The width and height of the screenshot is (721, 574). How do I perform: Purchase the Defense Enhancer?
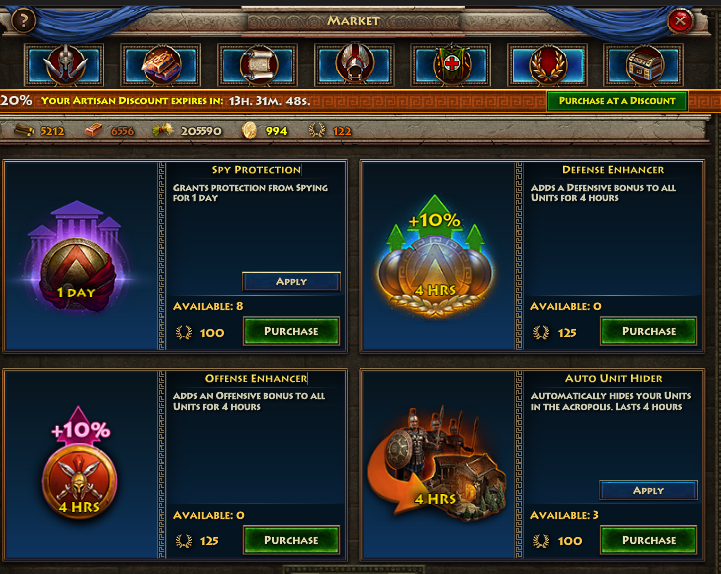[x=649, y=331]
